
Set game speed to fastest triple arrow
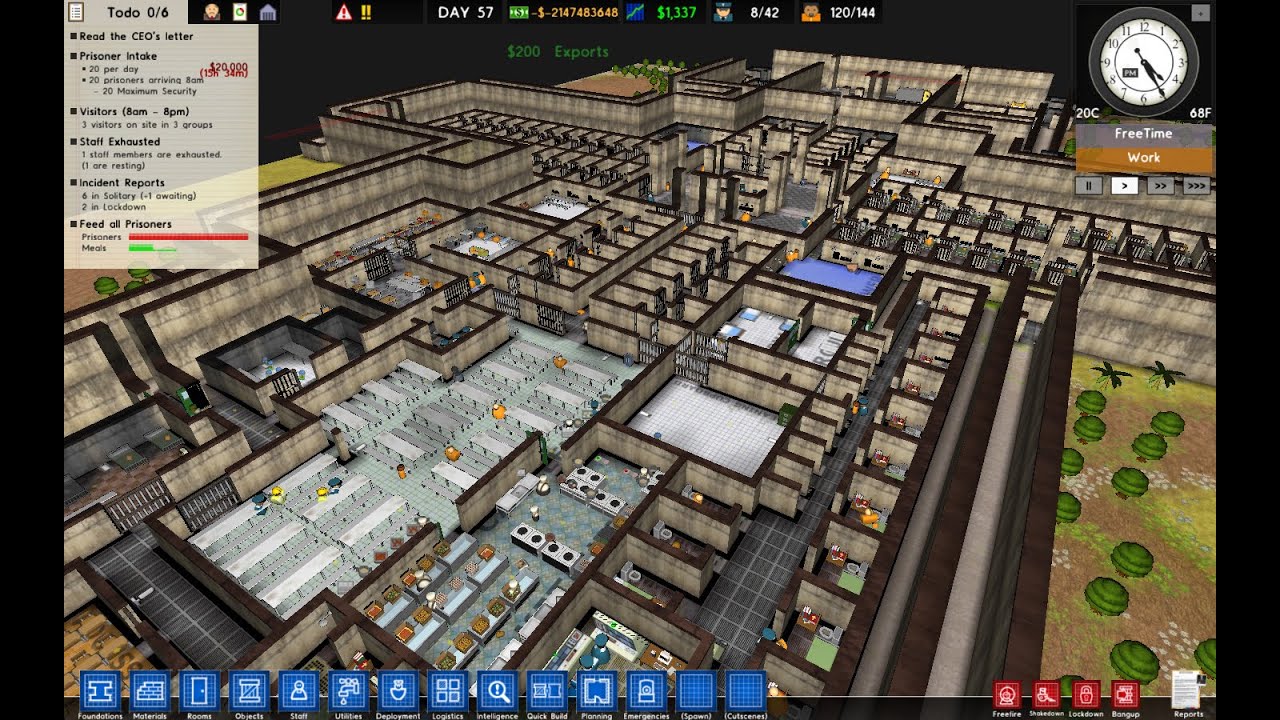pyautogui.click(x=1196, y=185)
